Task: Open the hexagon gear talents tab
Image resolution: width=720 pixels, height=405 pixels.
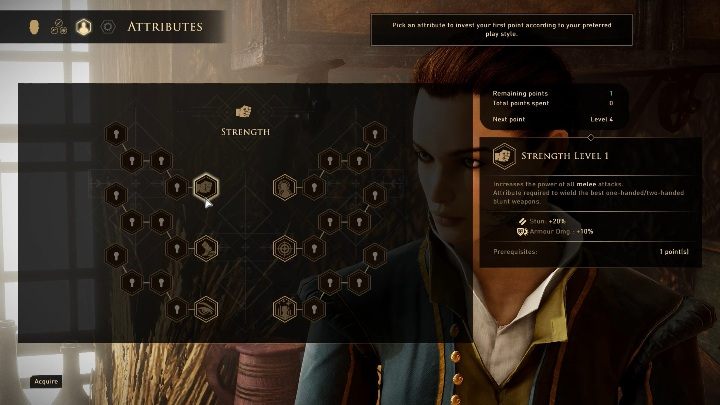Action: click(108, 26)
